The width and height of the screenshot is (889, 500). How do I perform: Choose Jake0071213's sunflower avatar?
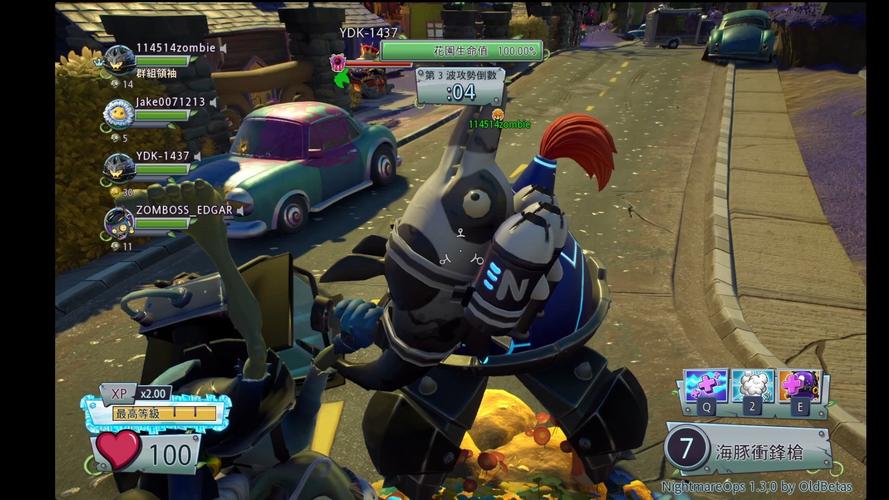pyautogui.click(x=119, y=113)
